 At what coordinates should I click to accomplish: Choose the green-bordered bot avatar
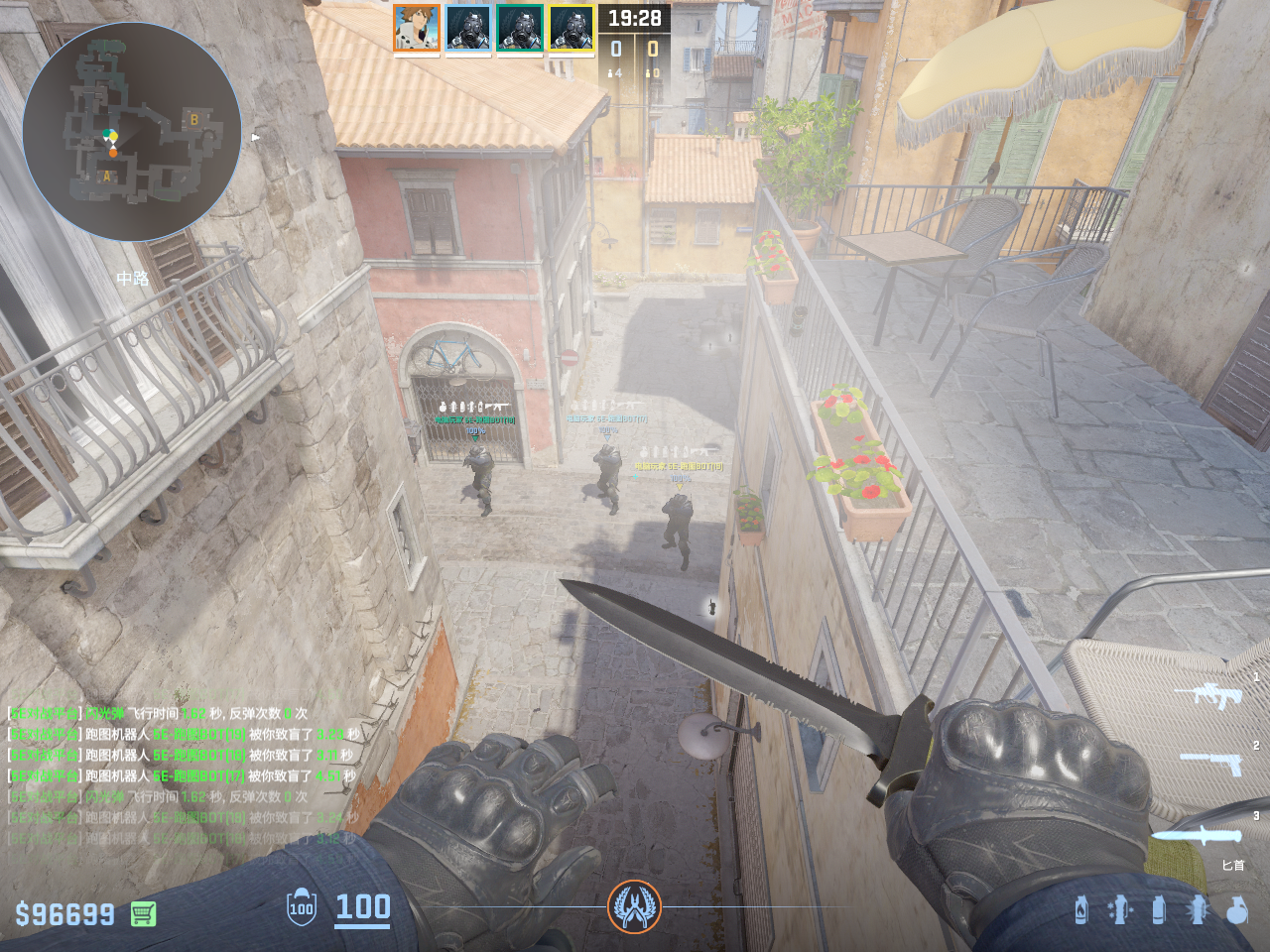click(x=519, y=28)
